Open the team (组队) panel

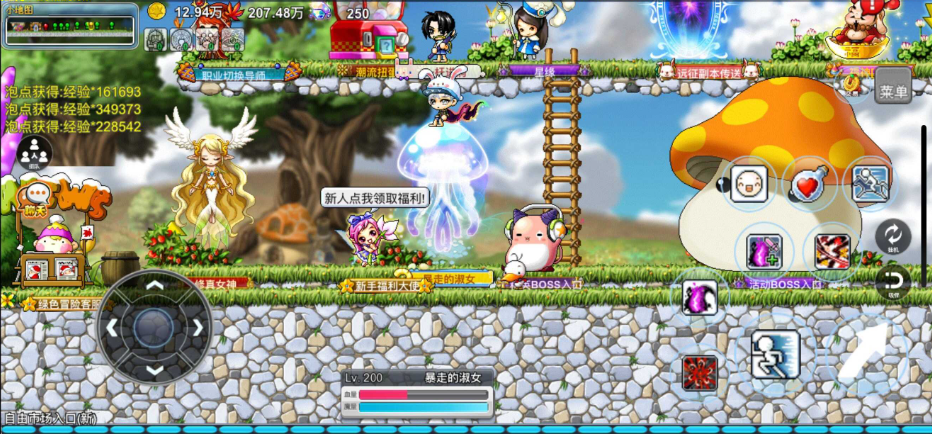[34, 153]
